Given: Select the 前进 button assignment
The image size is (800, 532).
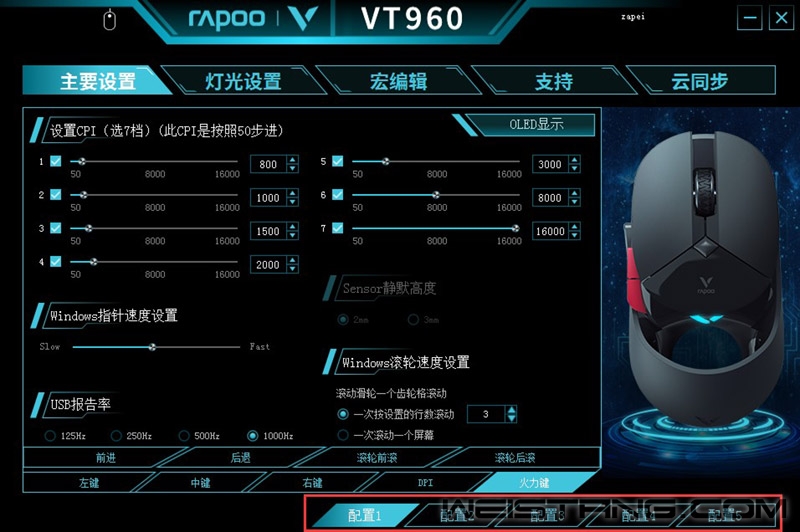Looking at the screenshot, I should pyautogui.click(x=105, y=458).
